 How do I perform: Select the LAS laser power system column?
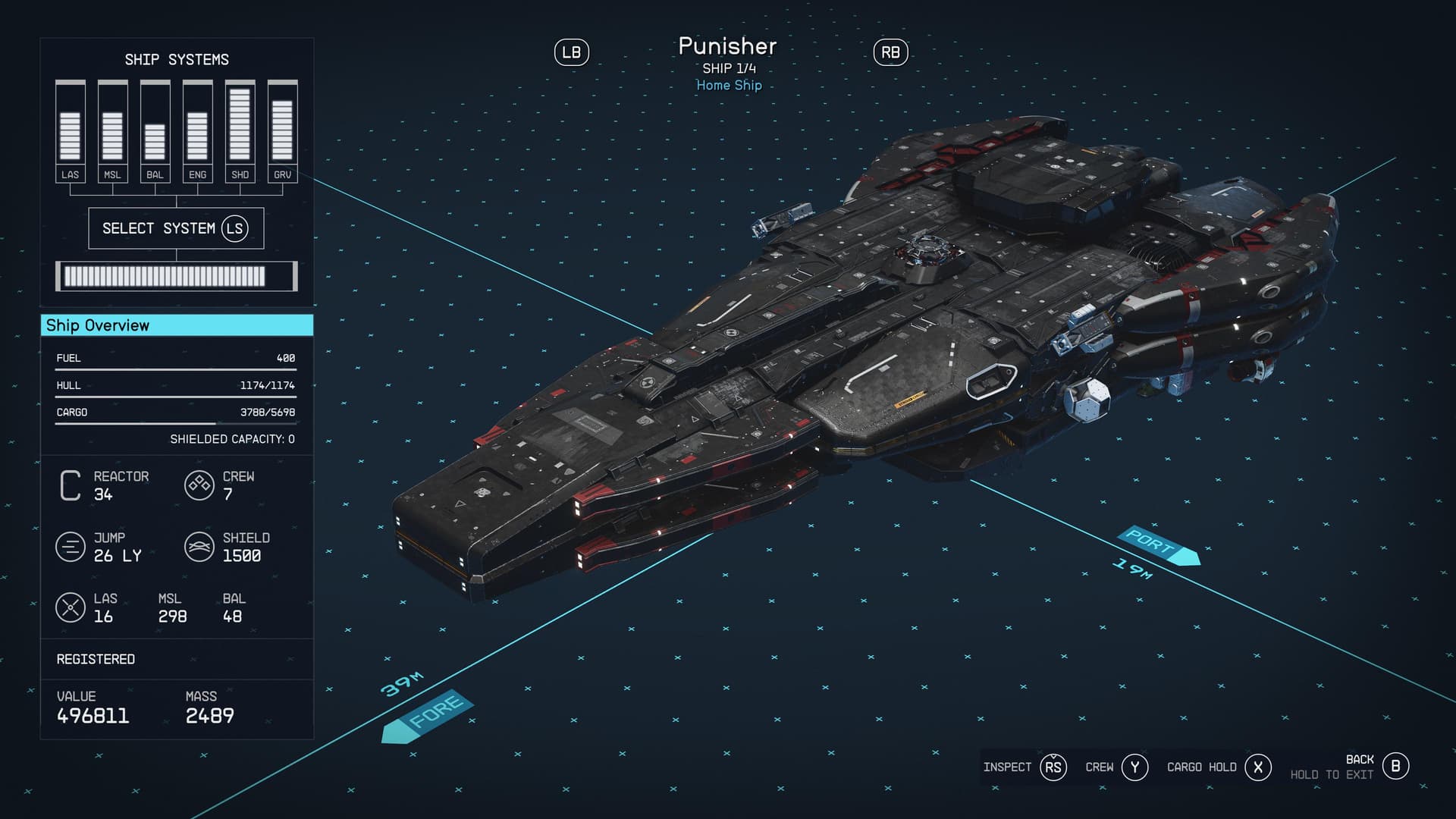point(70,131)
